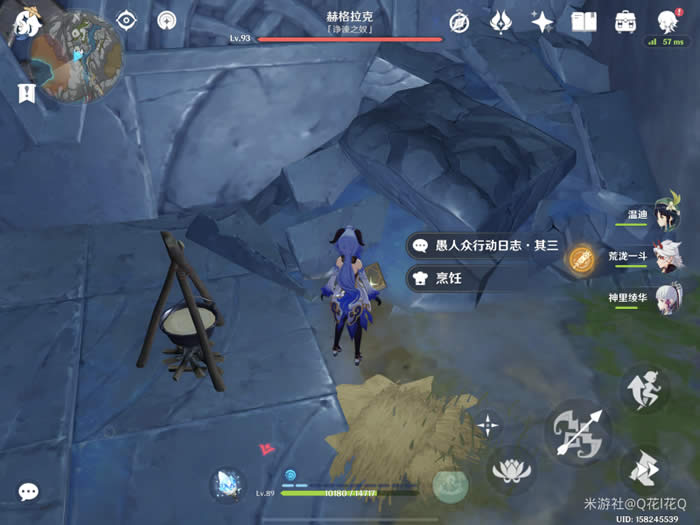Open the quest bookmark icon
The height and width of the screenshot is (525, 700).
(x=26, y=93)
